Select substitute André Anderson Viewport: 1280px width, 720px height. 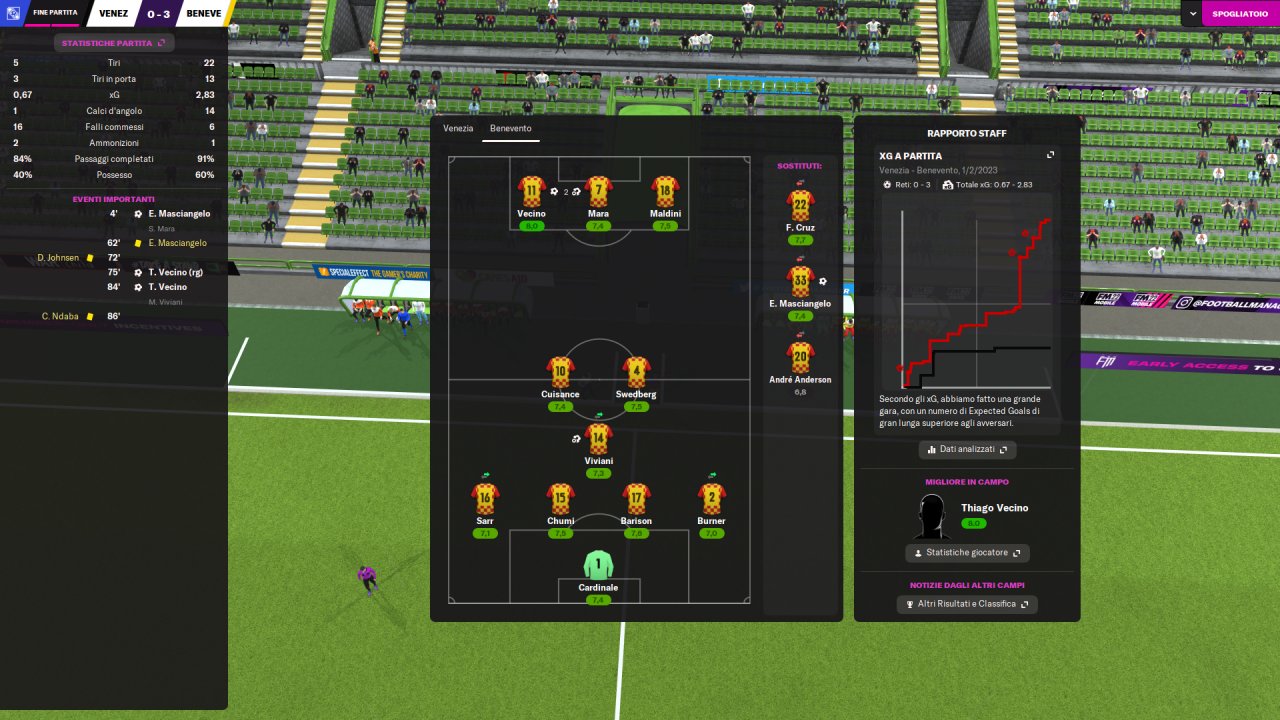coord(800,357)
